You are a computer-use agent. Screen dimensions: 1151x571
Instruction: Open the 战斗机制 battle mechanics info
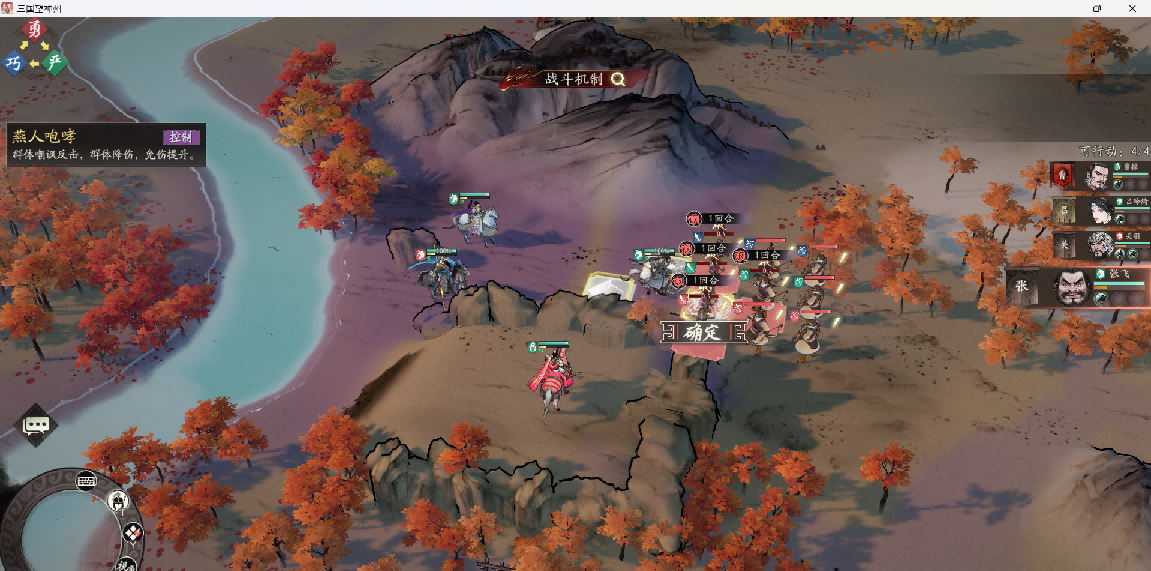point(575,79)
